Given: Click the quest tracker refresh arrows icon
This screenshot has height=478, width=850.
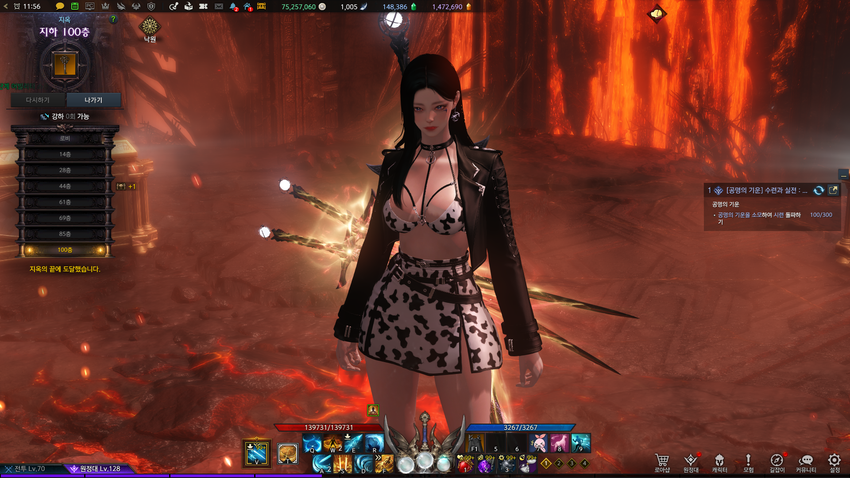Looking at the screenshot, I should pyautogui.click(x=818, y=190).
